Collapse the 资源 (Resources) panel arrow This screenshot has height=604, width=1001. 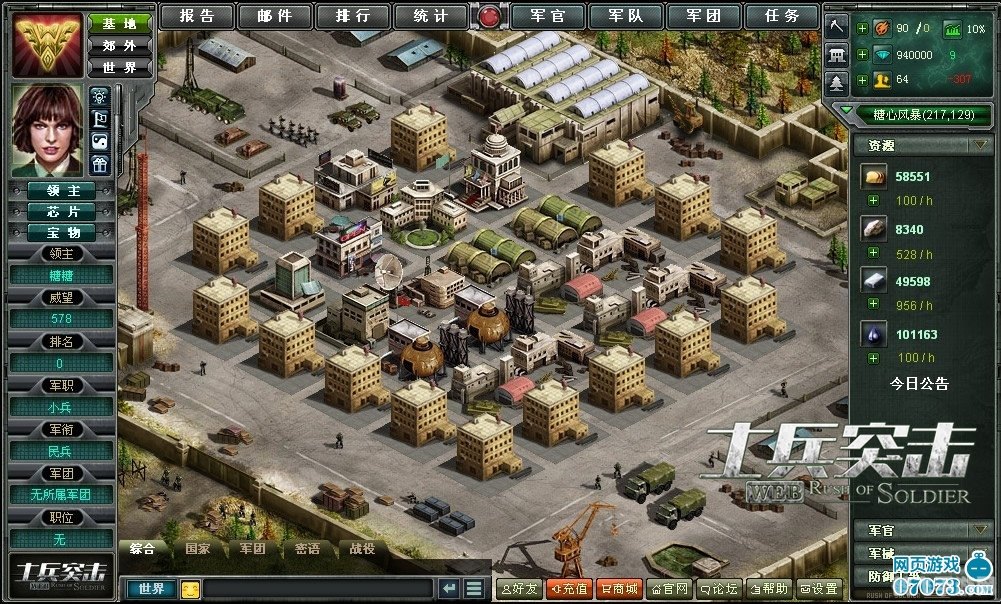coord(978,145)
